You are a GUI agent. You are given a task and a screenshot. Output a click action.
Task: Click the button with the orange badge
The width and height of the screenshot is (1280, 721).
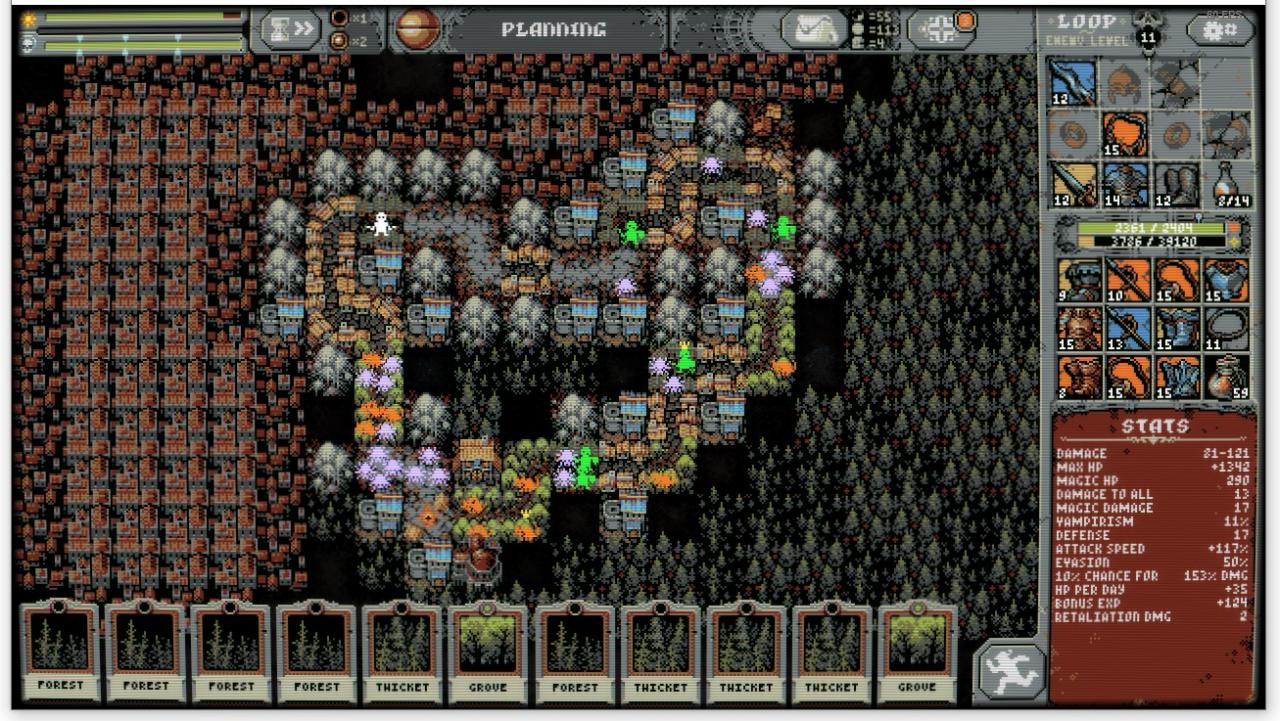point(942,29)
